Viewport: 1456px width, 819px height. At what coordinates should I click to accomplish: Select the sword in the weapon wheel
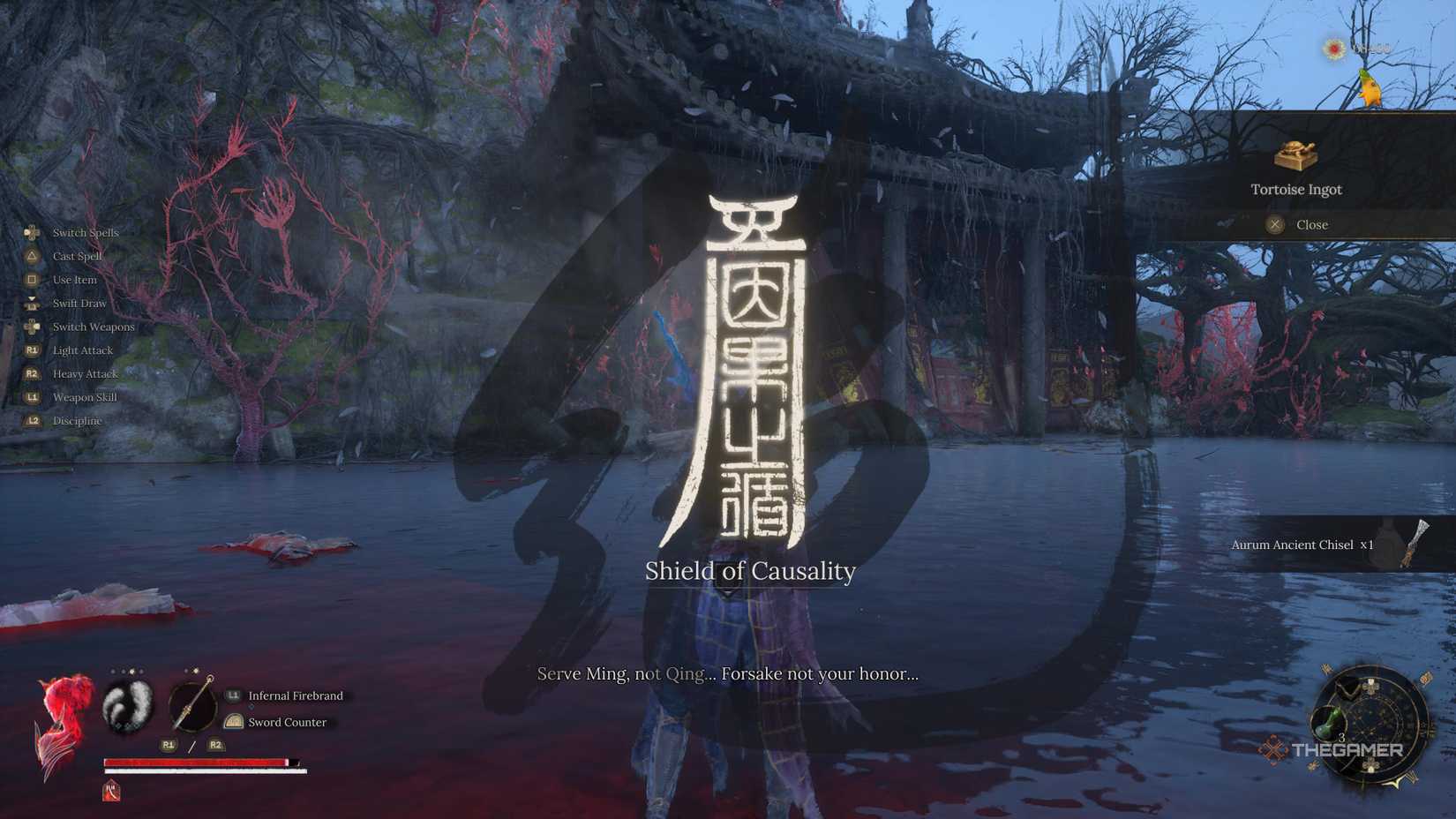[193, 706]
